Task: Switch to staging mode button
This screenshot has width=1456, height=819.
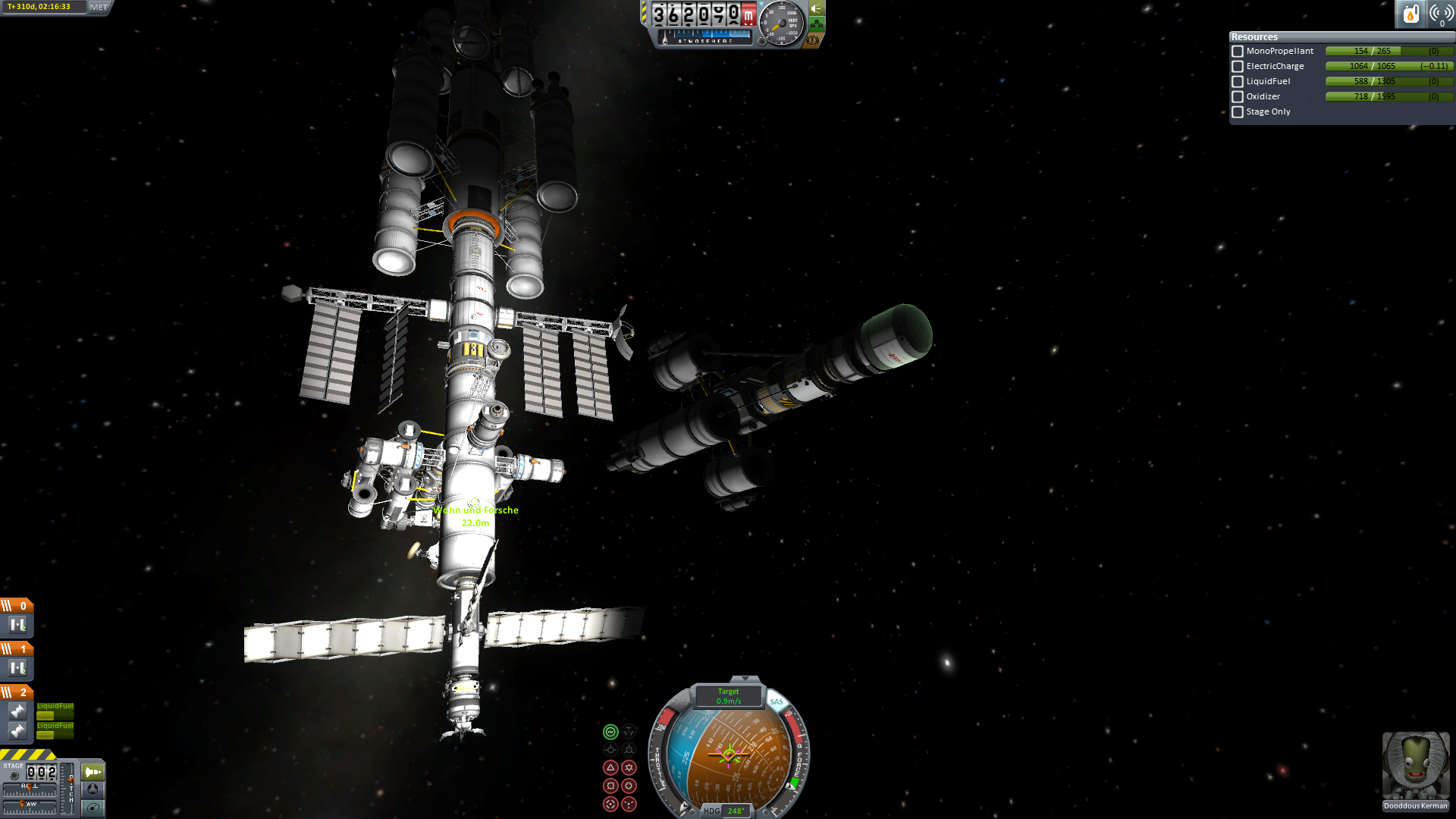Action: (x=93, y=772)
